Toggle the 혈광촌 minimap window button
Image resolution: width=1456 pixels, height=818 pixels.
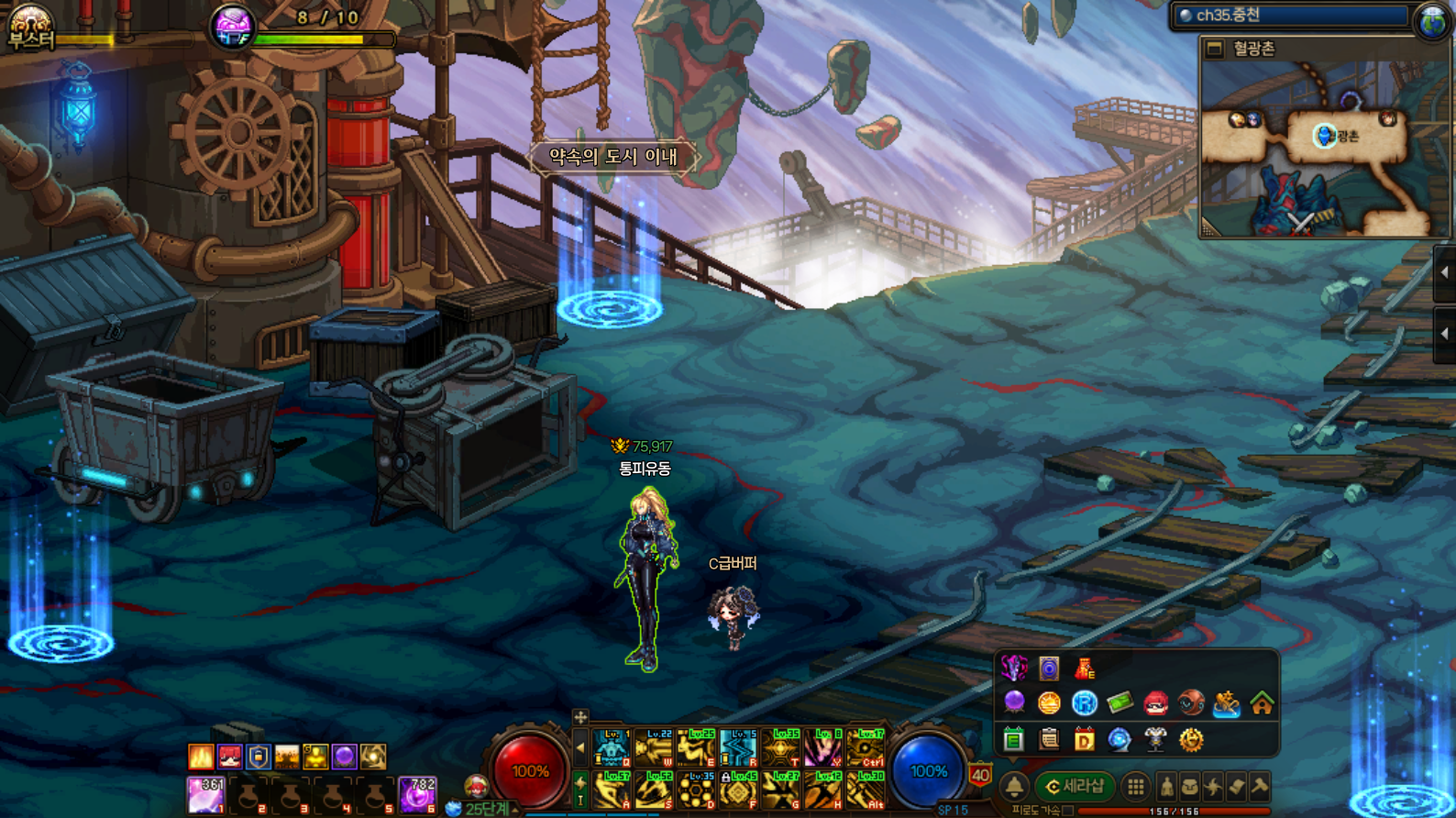point(1215,49)
